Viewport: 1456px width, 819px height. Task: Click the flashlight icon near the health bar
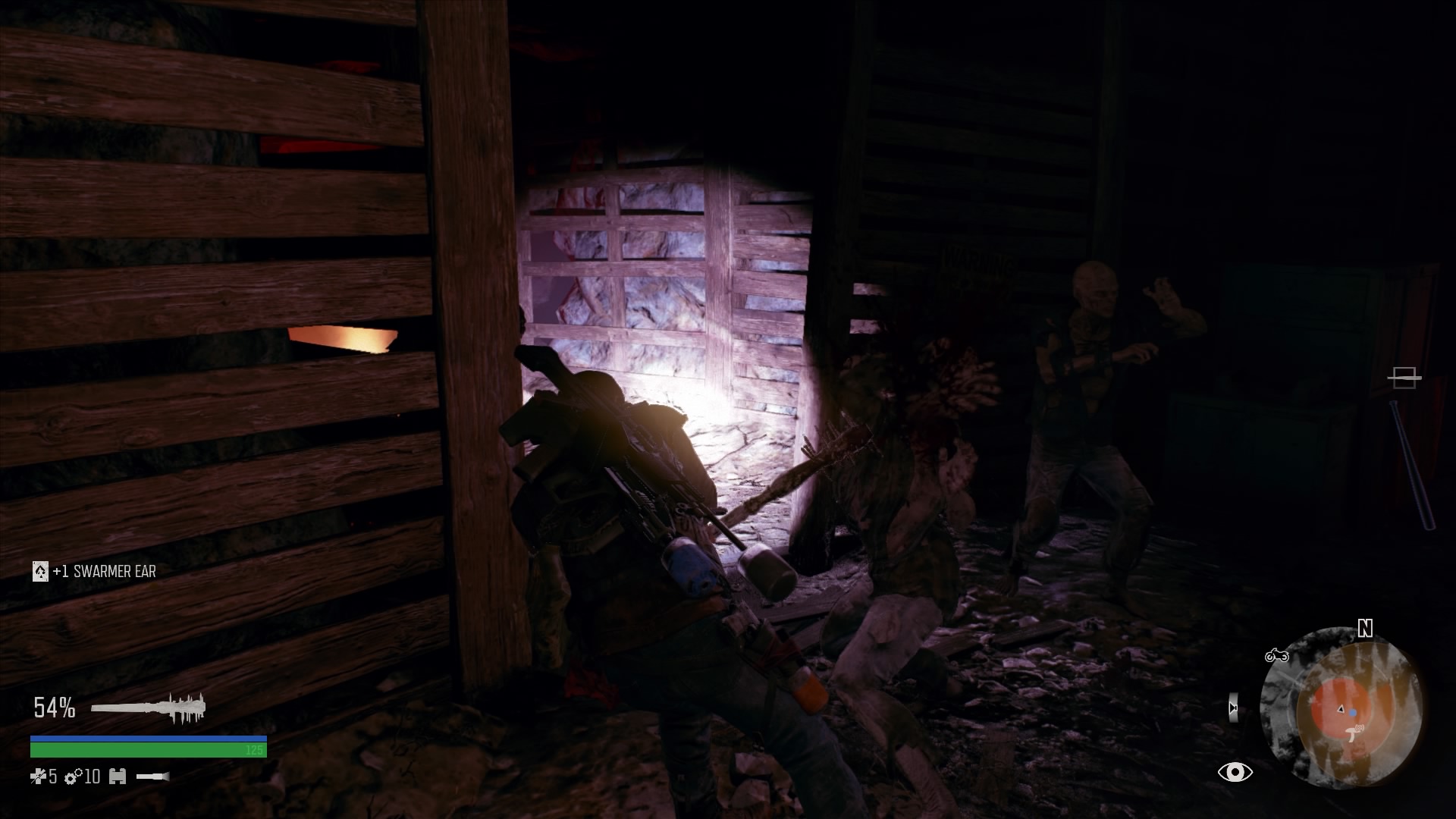click(x=152, y=777)
